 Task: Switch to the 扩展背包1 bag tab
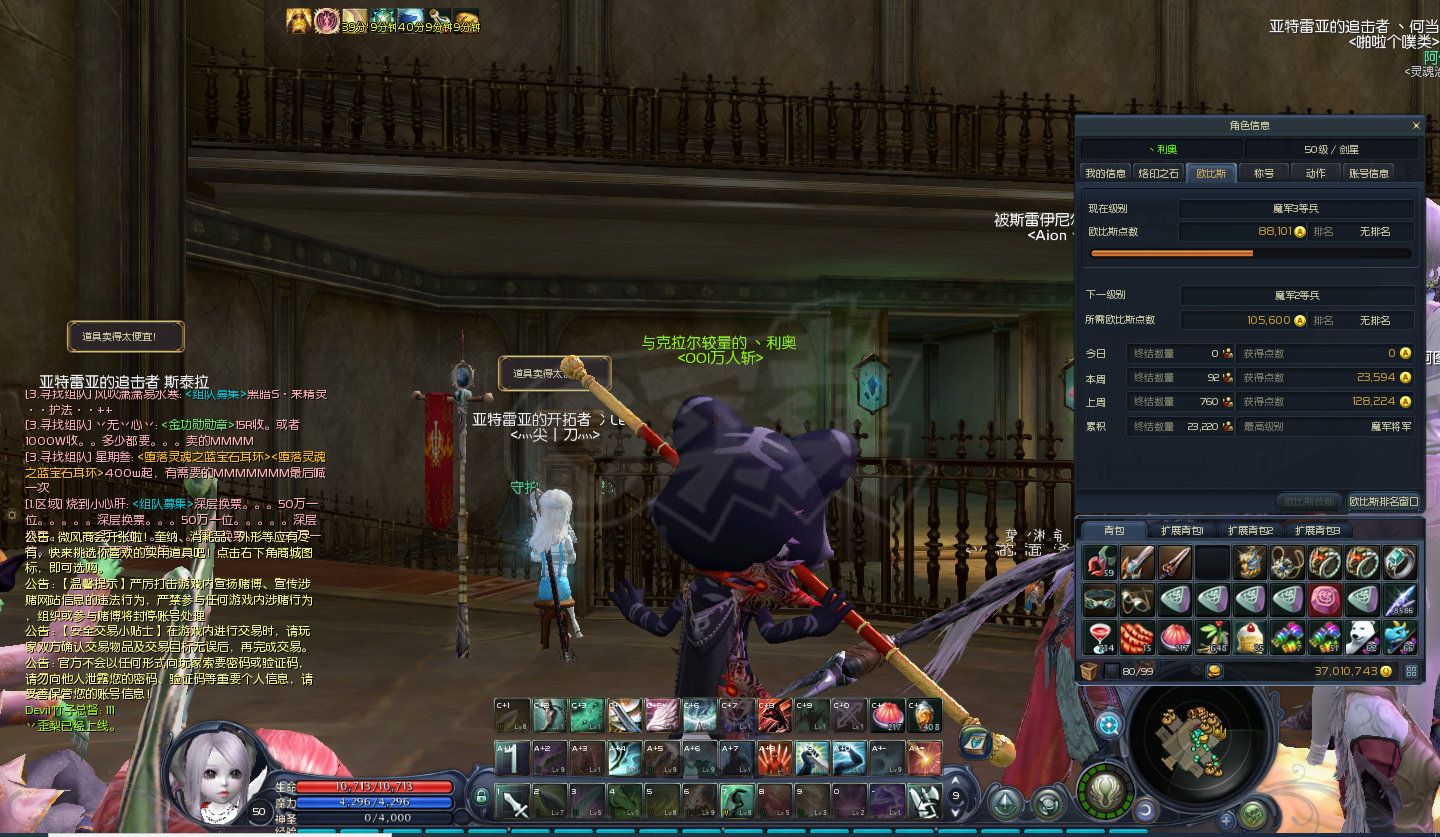click(x=1182, y=530)
